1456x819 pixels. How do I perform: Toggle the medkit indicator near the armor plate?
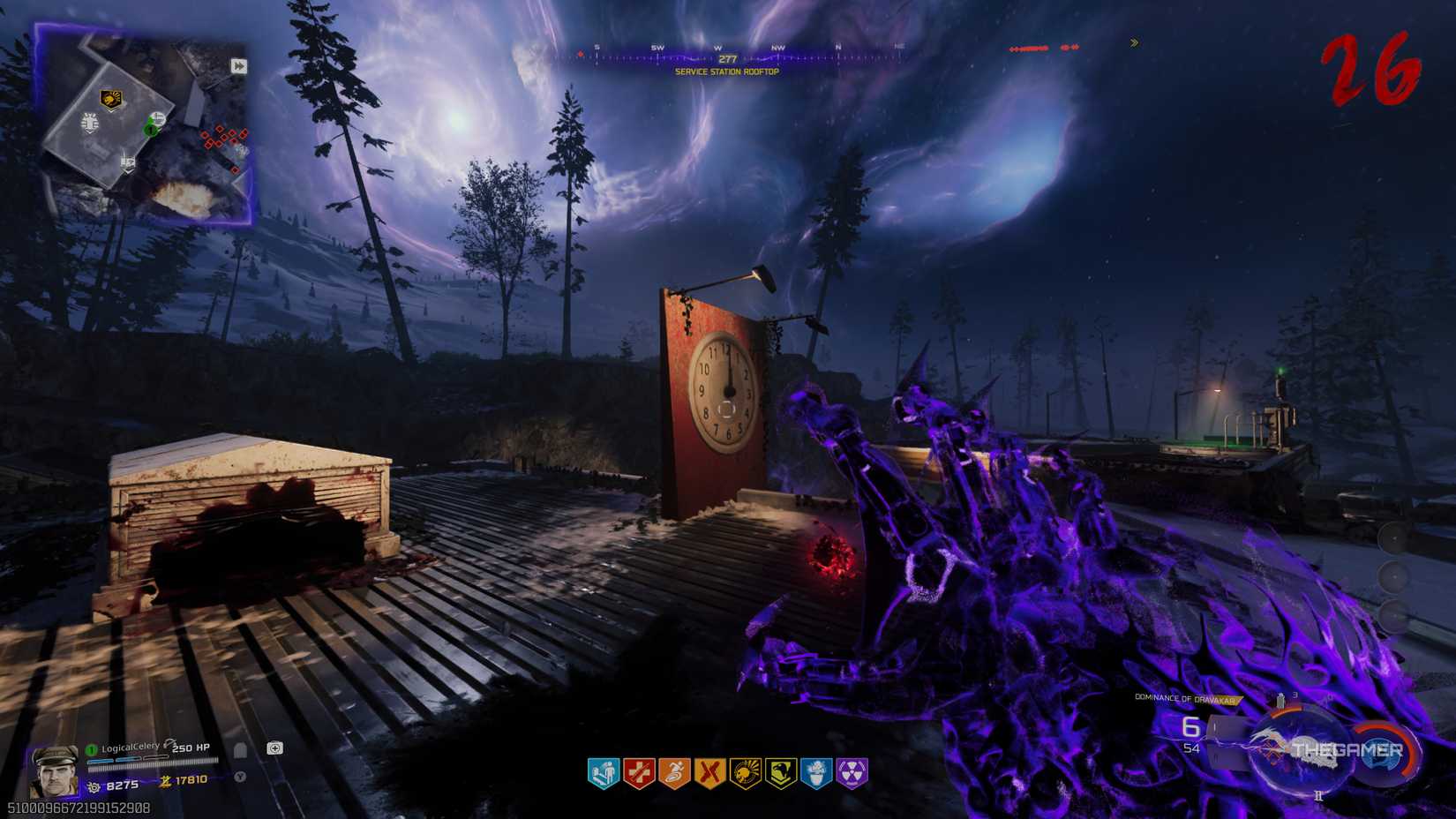[x=274, y=748]
